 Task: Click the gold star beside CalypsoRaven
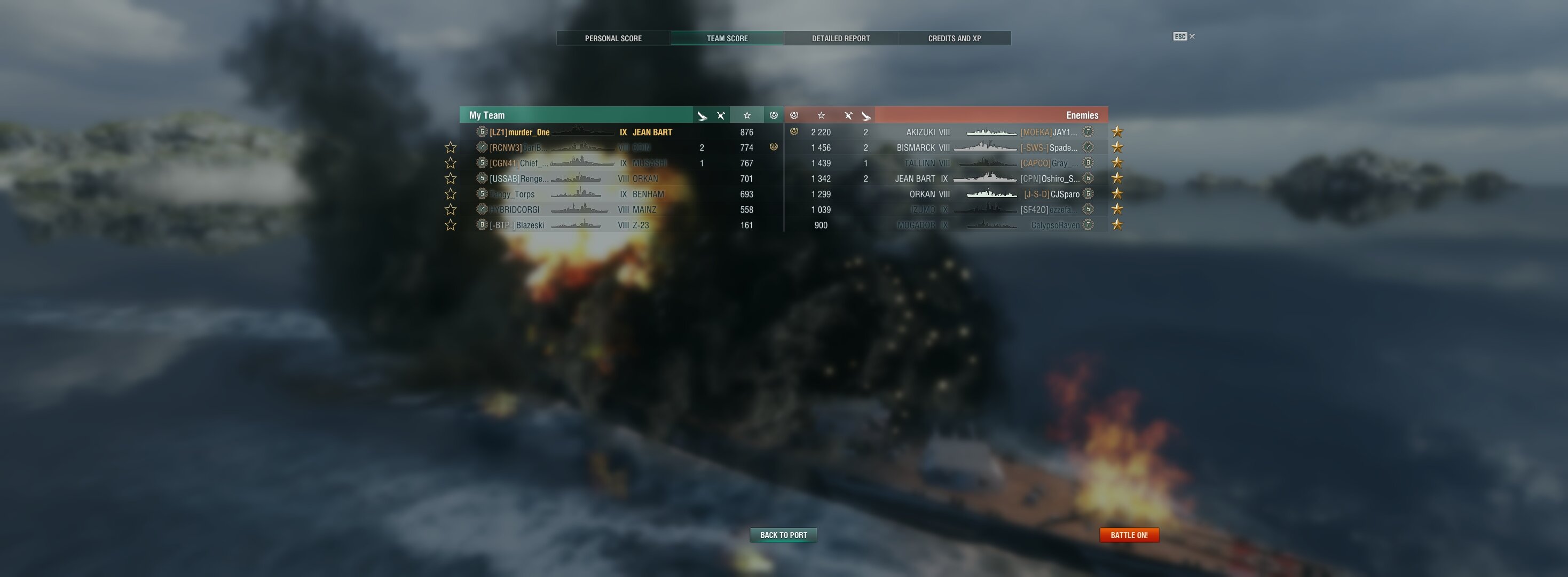coord(1117,225)
